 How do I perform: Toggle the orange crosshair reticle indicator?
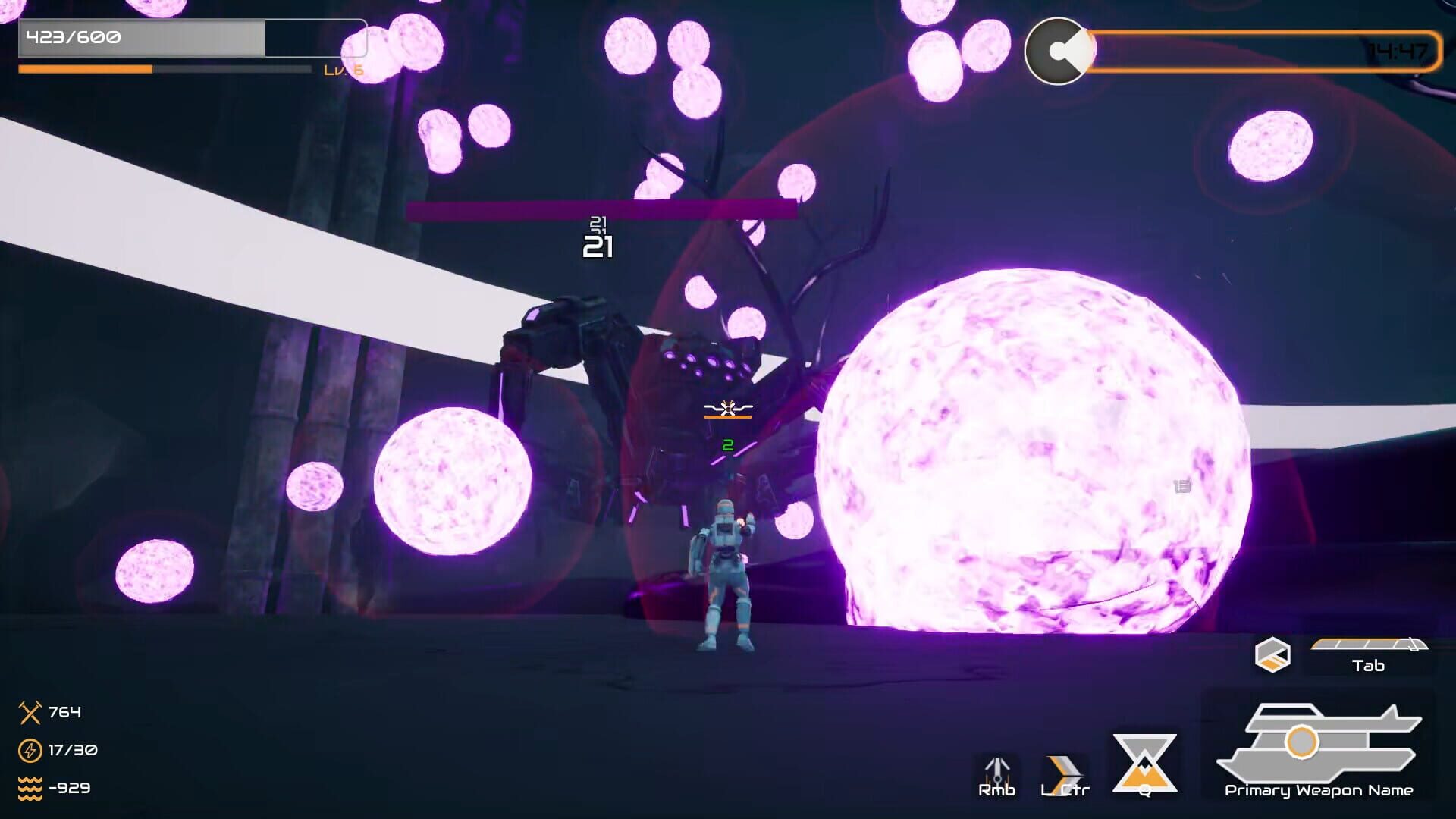(x=728, y=416)
